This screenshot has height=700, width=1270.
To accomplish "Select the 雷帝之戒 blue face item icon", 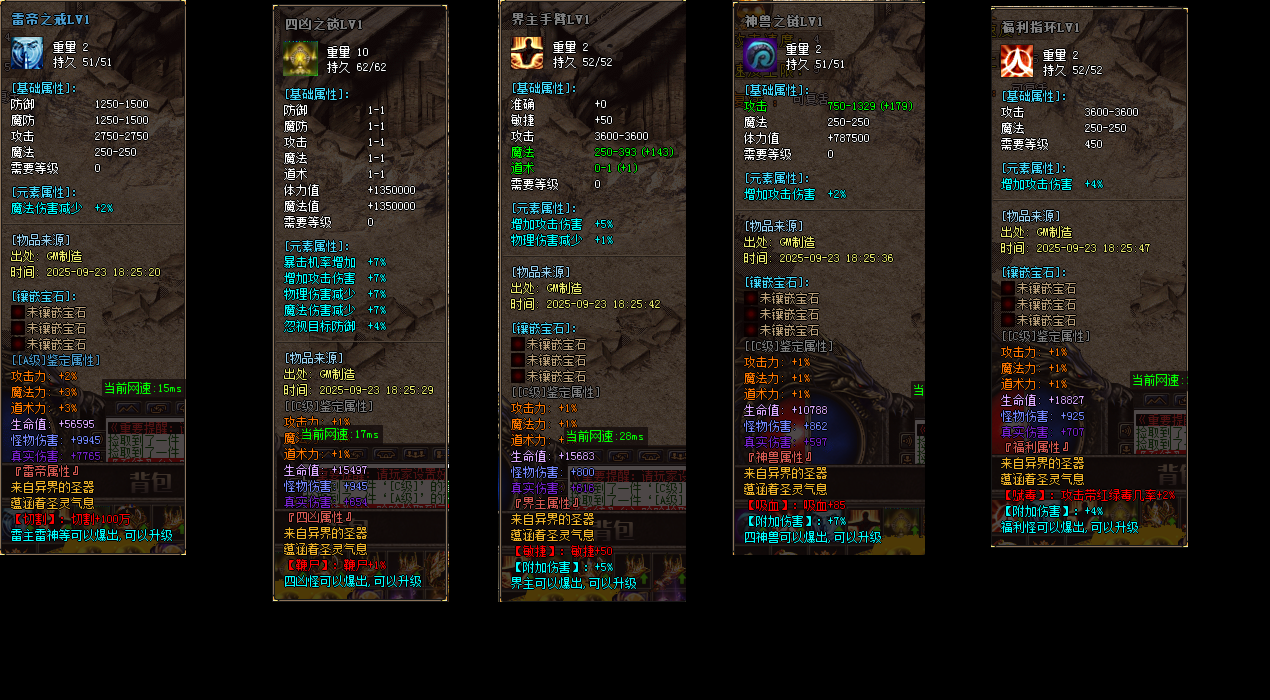I will click(x=27, y=54).
